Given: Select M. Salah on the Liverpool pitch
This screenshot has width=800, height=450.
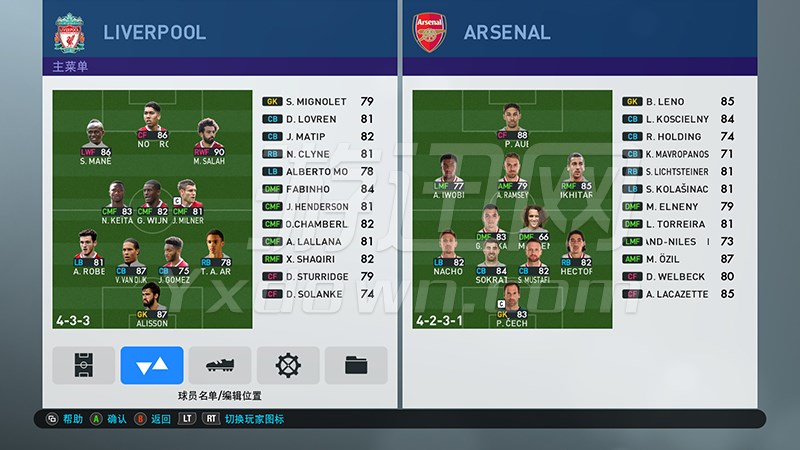Looking at the screenshot, I should pos(209,138).
